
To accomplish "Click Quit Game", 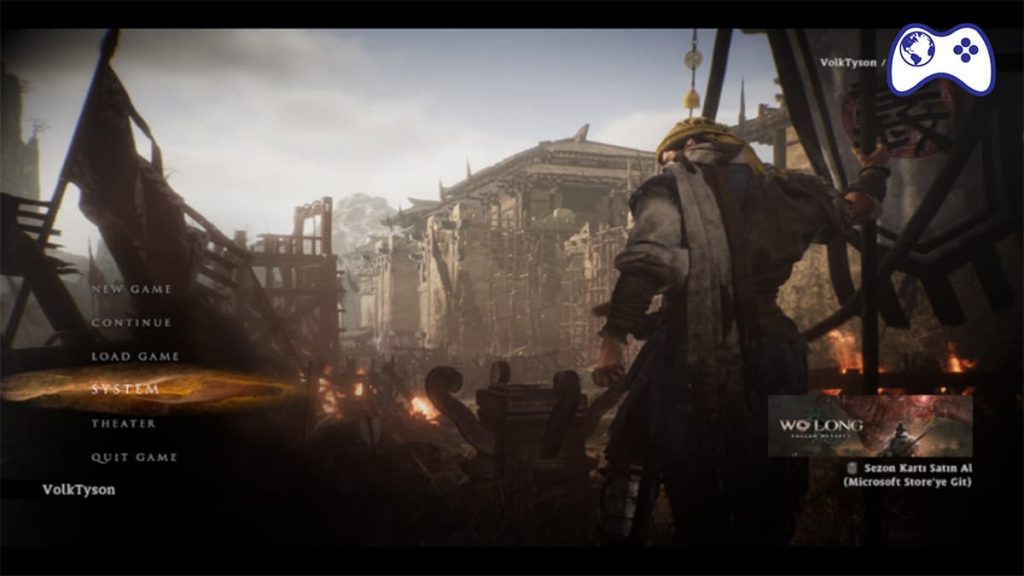I will pos(134,457).
